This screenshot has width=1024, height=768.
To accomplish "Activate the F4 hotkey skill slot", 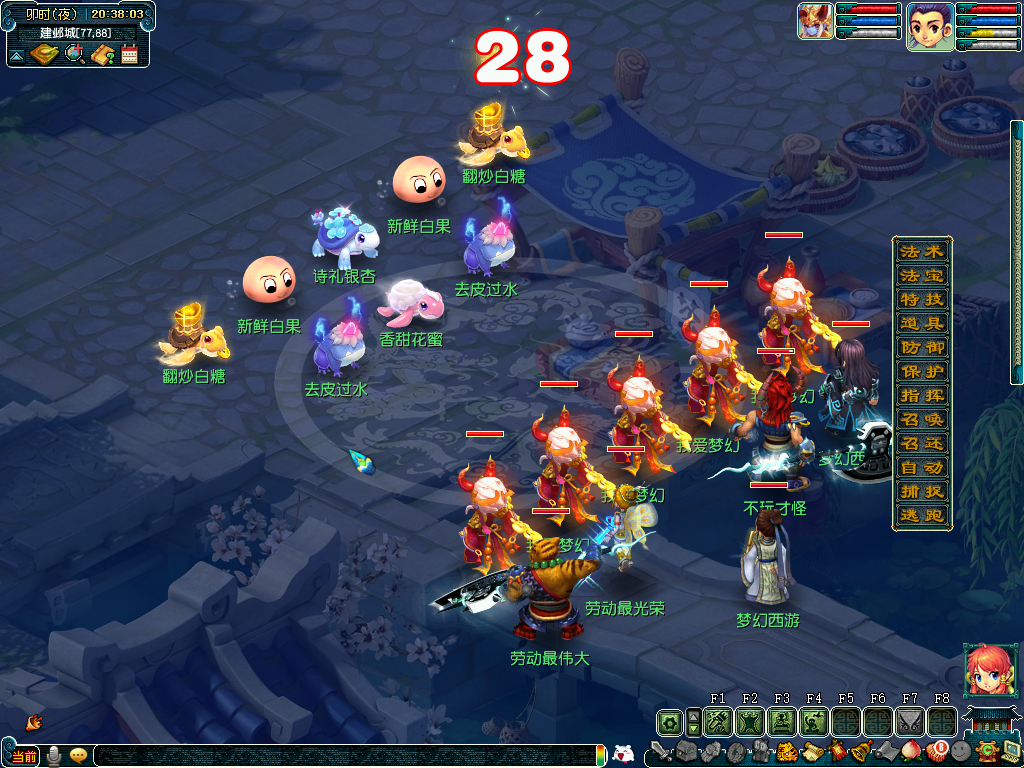I will [x=814, y=721].
